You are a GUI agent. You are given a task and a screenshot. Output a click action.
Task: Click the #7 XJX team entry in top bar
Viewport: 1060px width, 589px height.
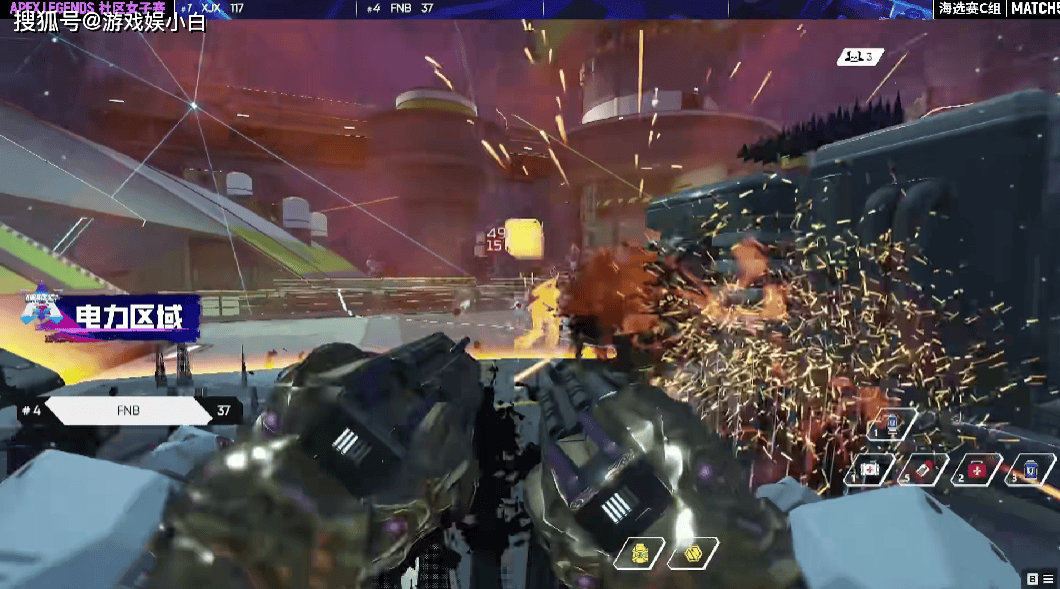(x=211, y=8)
